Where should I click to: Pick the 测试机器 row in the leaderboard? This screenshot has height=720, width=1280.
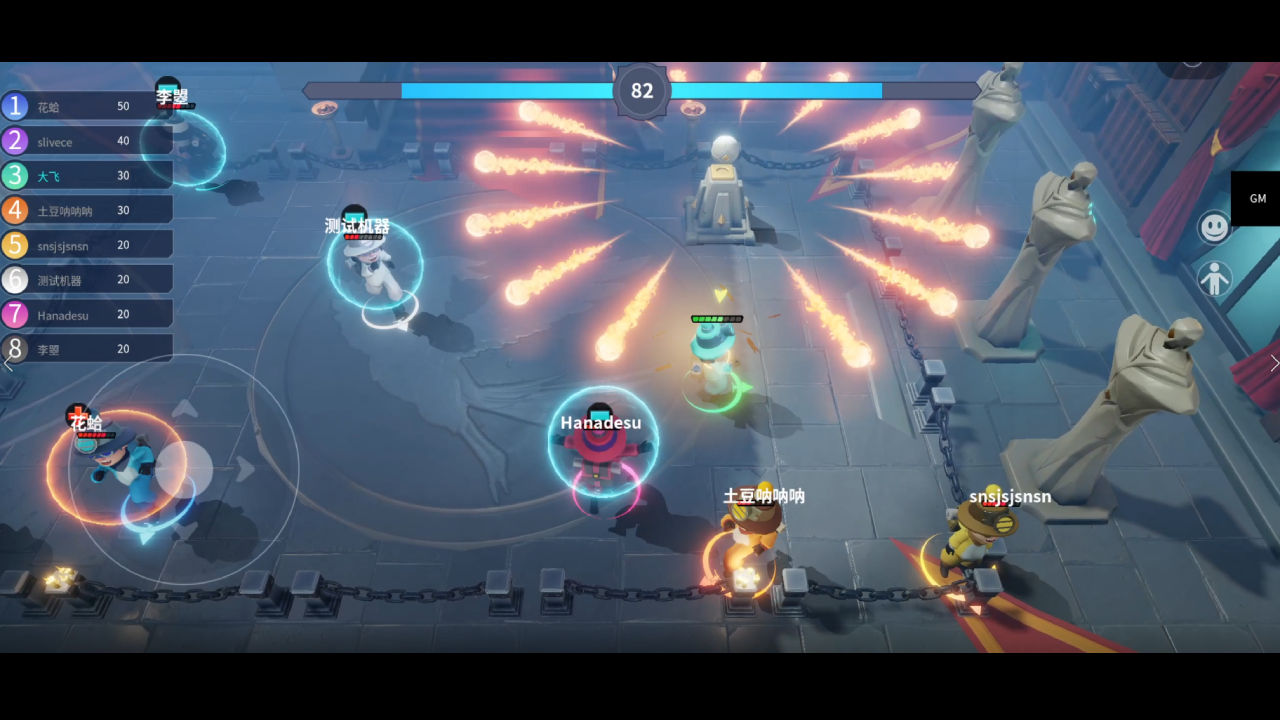point(86,279)
